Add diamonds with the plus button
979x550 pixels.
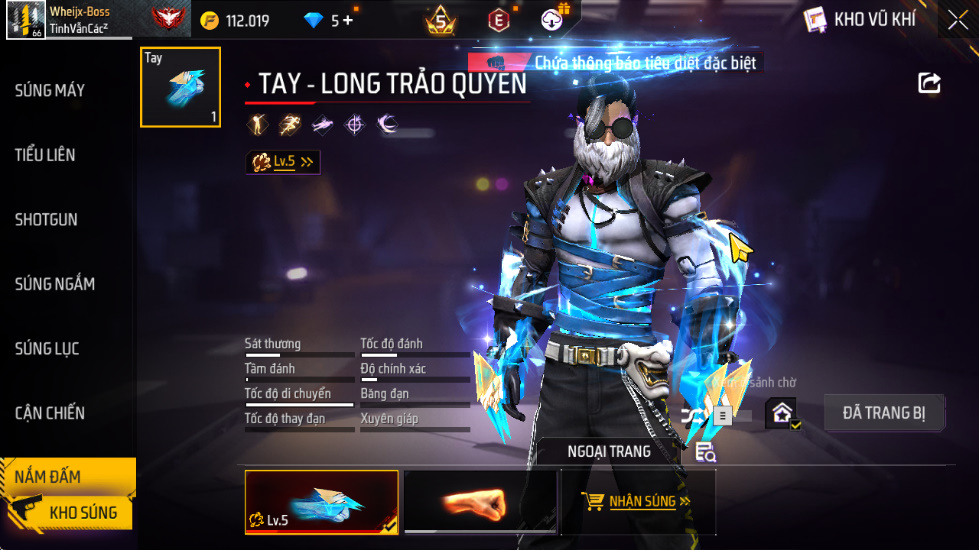(348, 20)
